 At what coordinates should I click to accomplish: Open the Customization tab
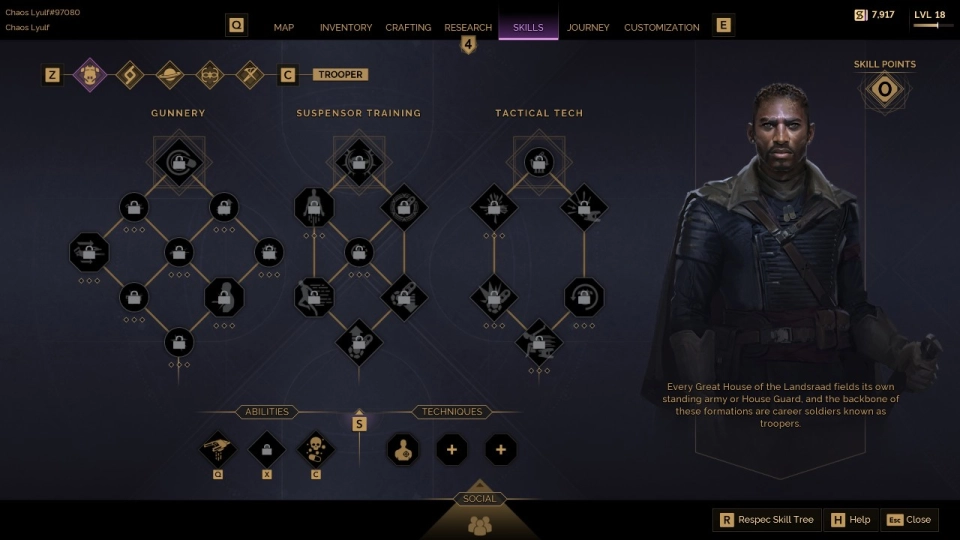pyautogui.click(x=662, y=27)
